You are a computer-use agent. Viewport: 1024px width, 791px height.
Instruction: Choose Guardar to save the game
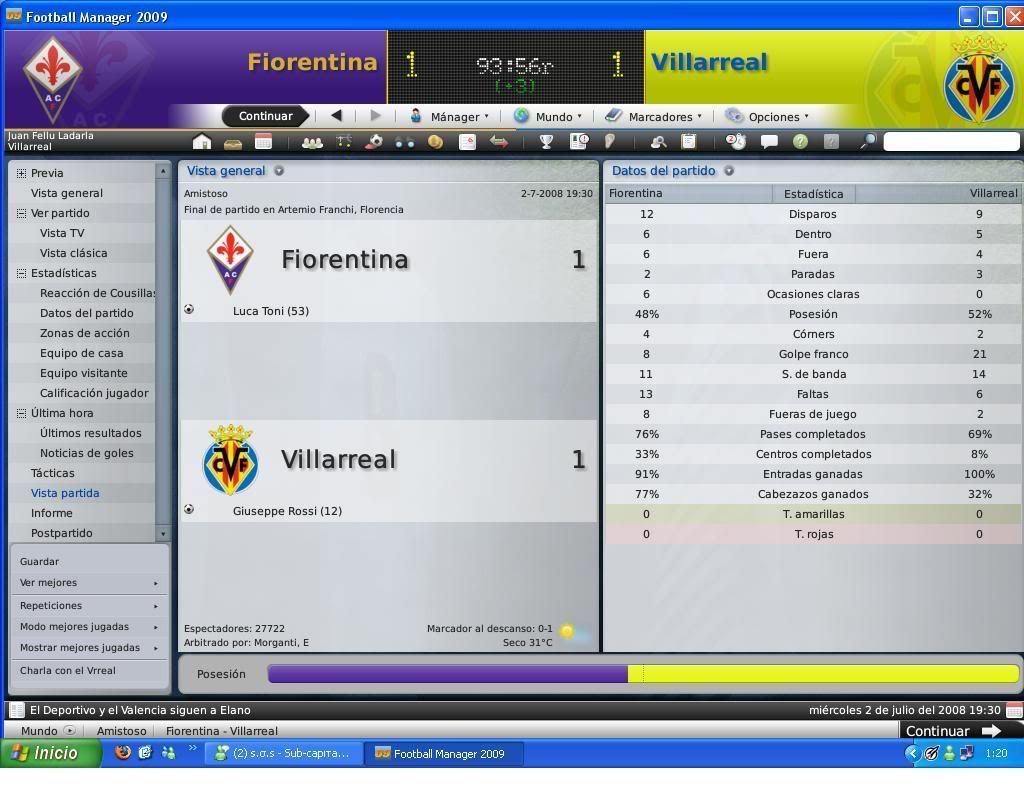point(39,561)
